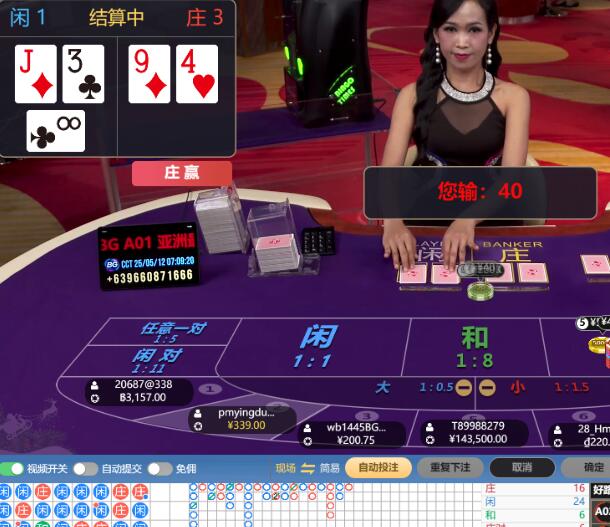This screenshot has height=527, width=610.
Task: Switch view between 现场 and 简易
Action: click(308, 468)
